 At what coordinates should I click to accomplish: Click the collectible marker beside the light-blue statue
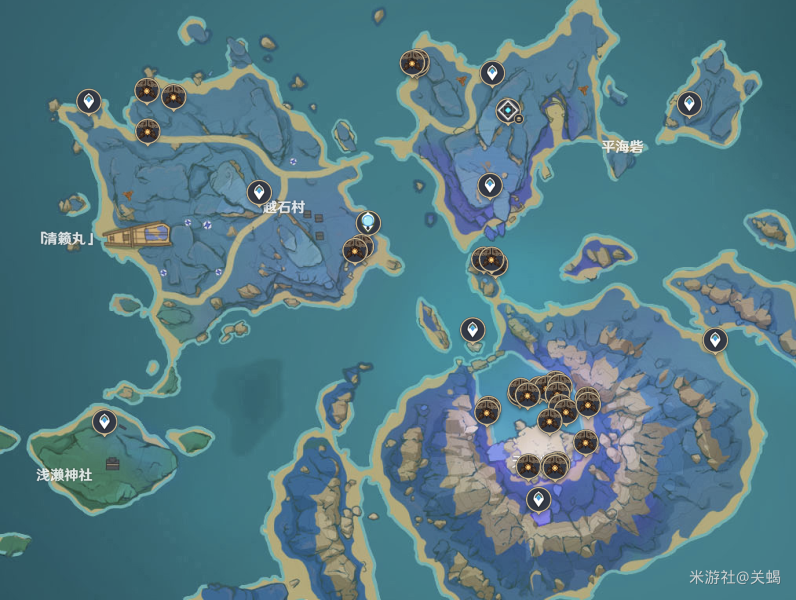coord(354,250)
